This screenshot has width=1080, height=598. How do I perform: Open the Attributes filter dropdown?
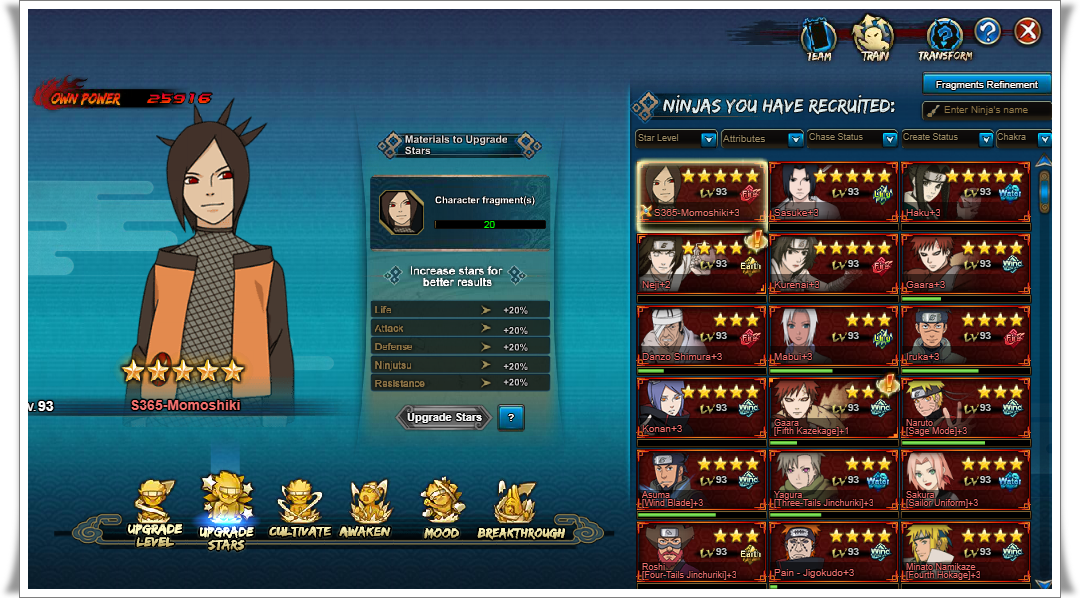(x=762, y=138)
